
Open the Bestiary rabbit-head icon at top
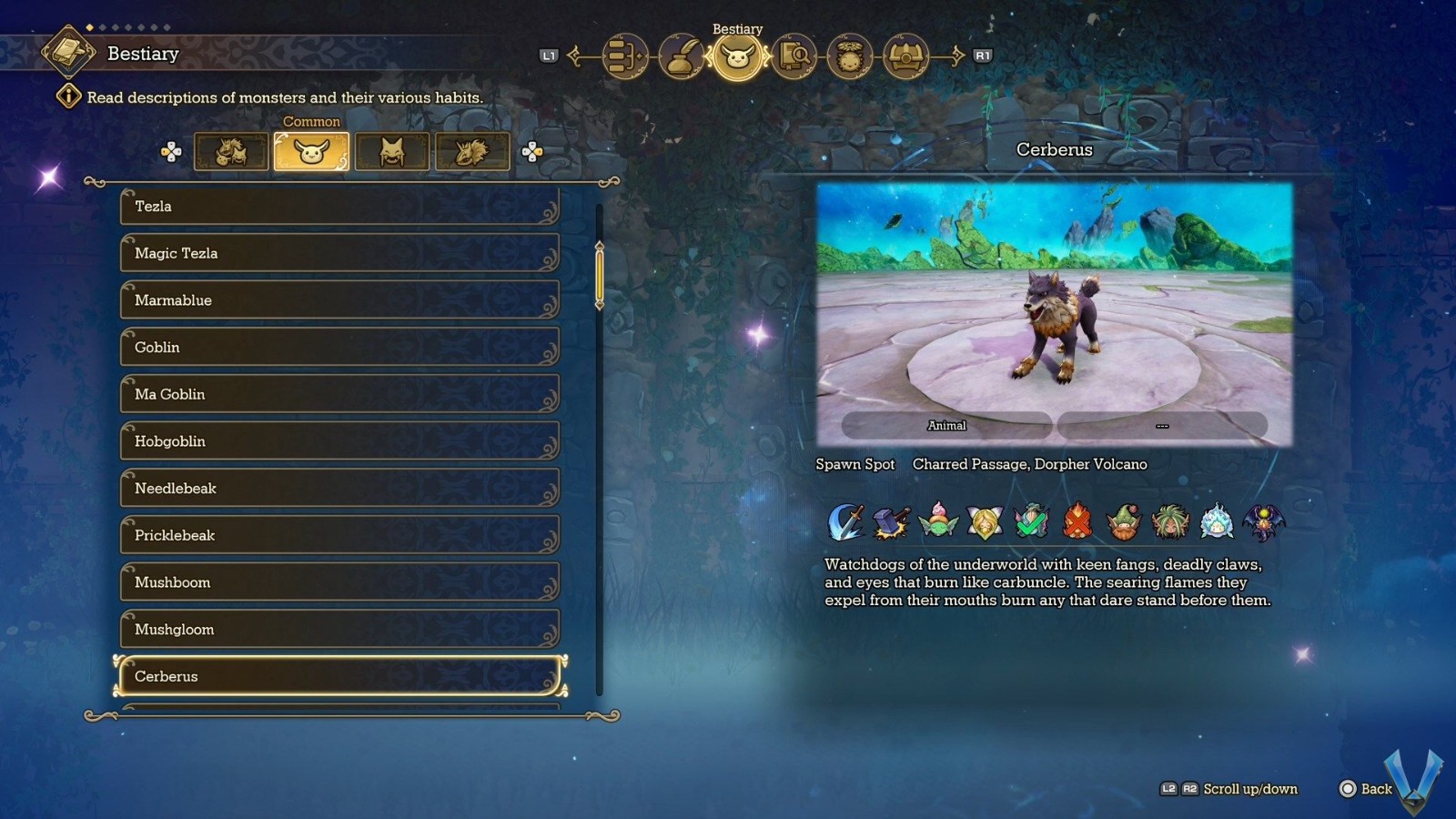(x=737, y=56)
